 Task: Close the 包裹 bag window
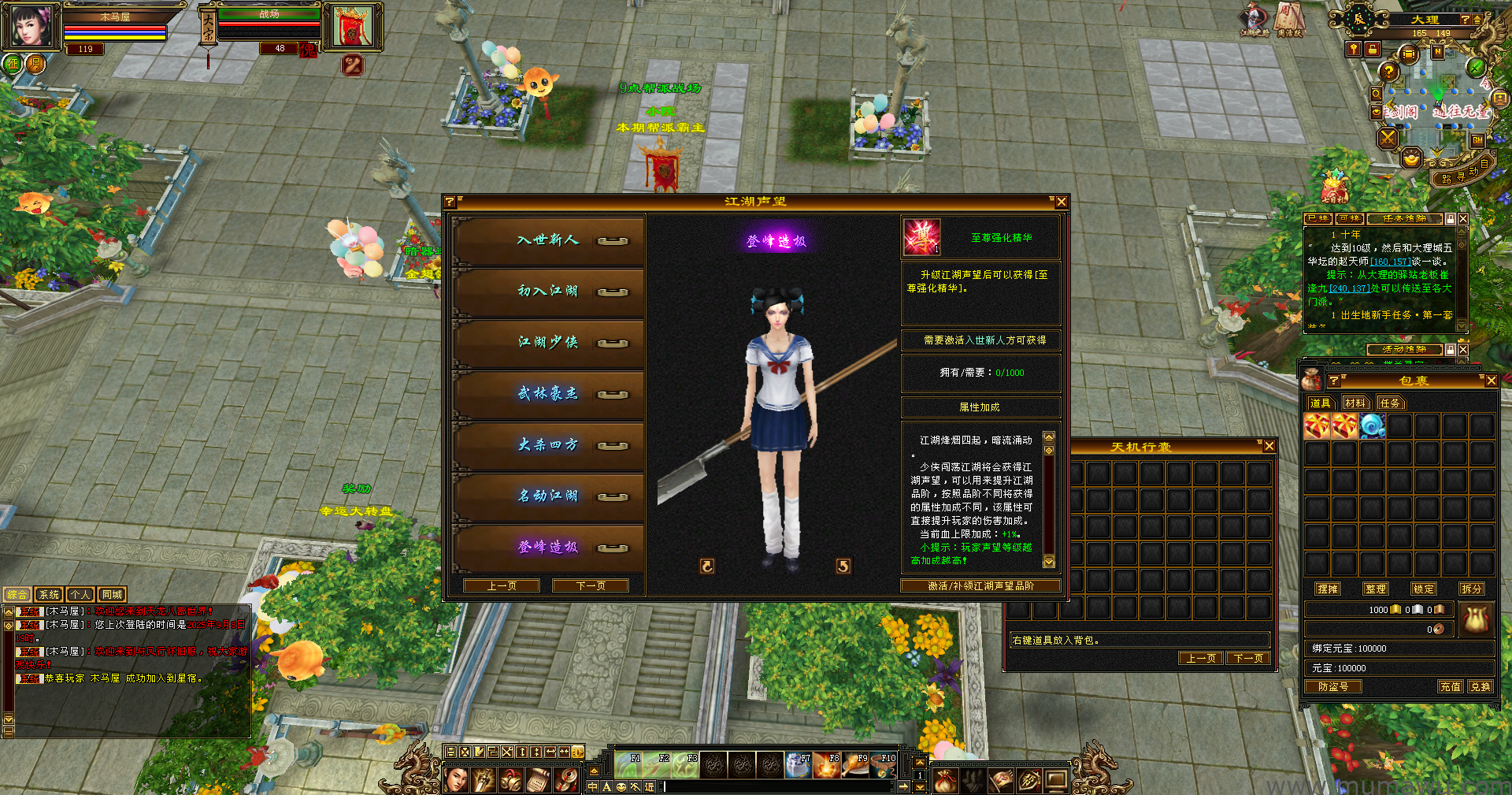pos(1491,381)
